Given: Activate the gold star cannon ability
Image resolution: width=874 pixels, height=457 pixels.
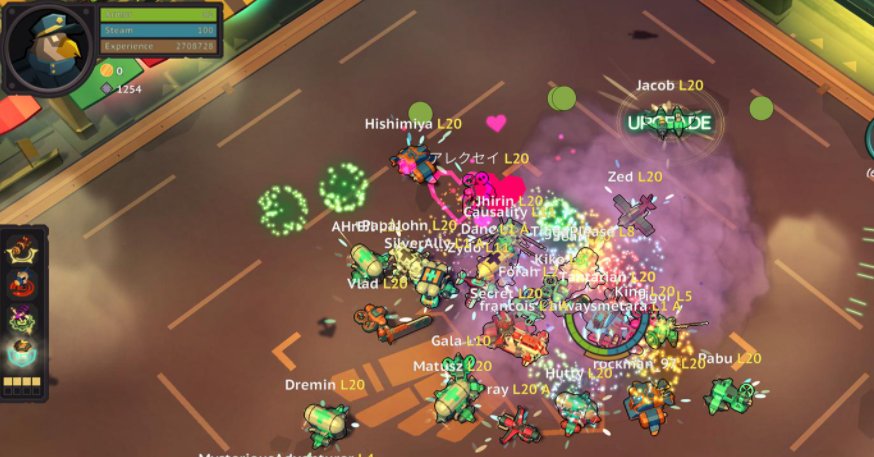Looking at the screenshot, I should point(23,250).
